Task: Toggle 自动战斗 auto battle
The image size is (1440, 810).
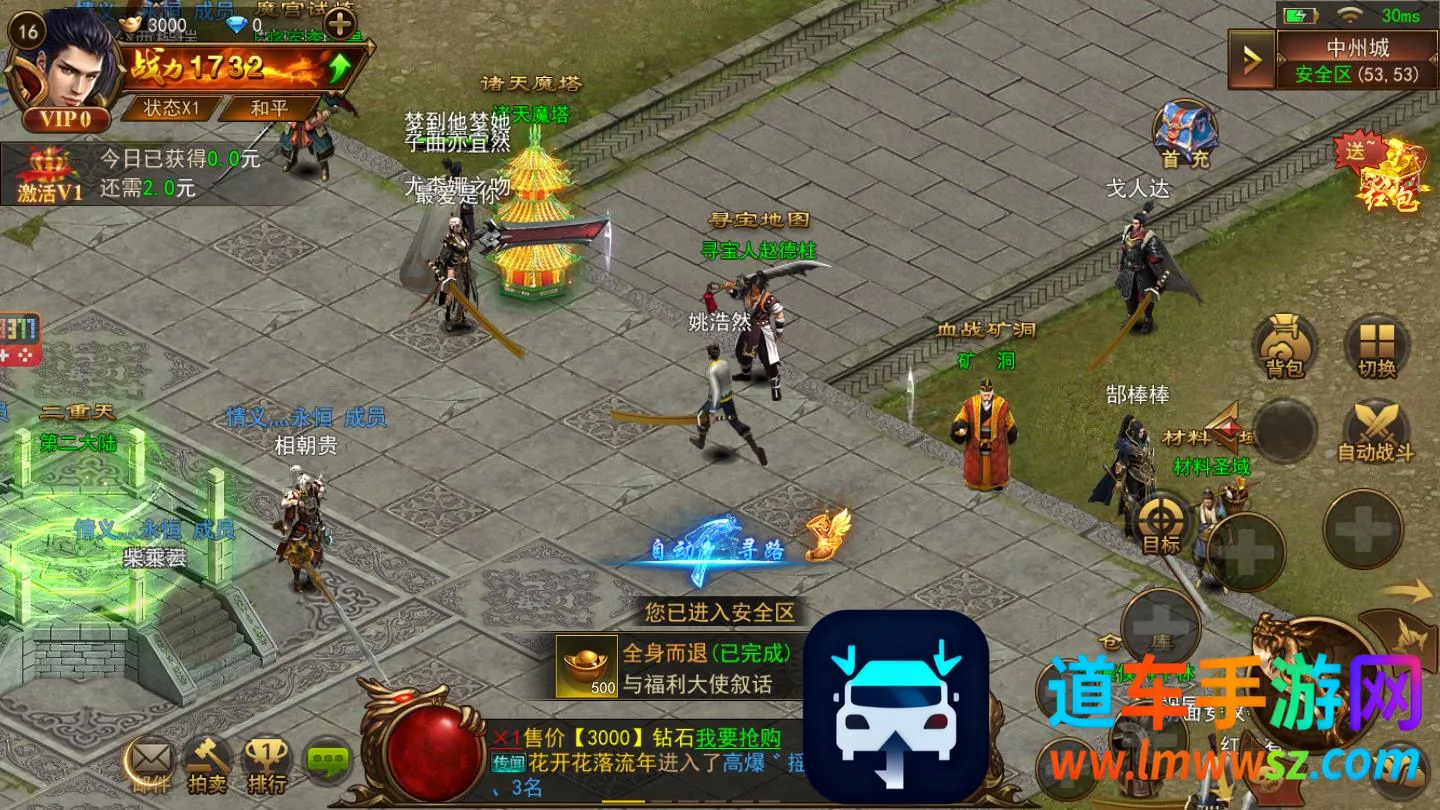Action: [x=1376, y=432]
